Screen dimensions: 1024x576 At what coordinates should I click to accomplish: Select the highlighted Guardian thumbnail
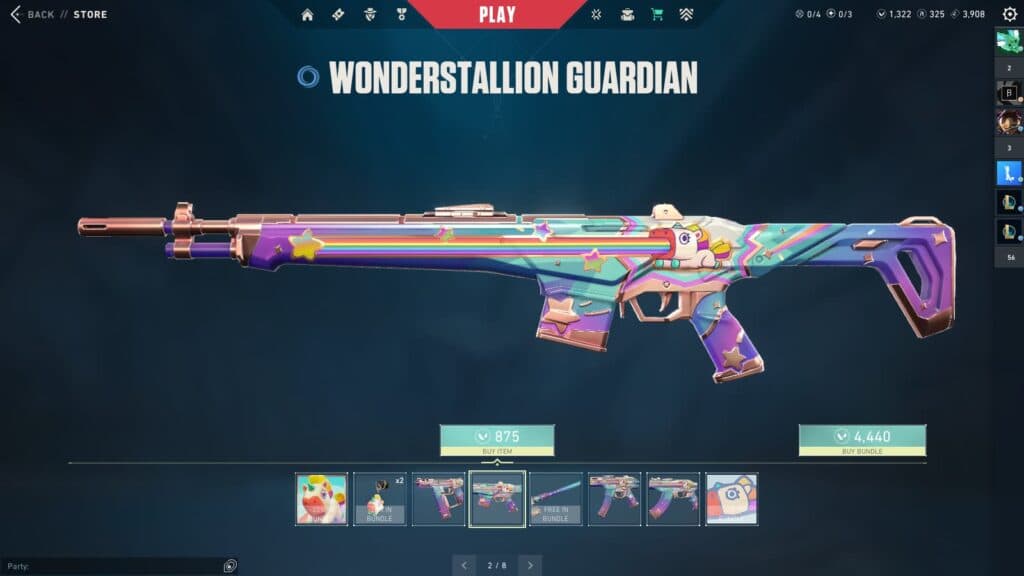click(497, 499)
